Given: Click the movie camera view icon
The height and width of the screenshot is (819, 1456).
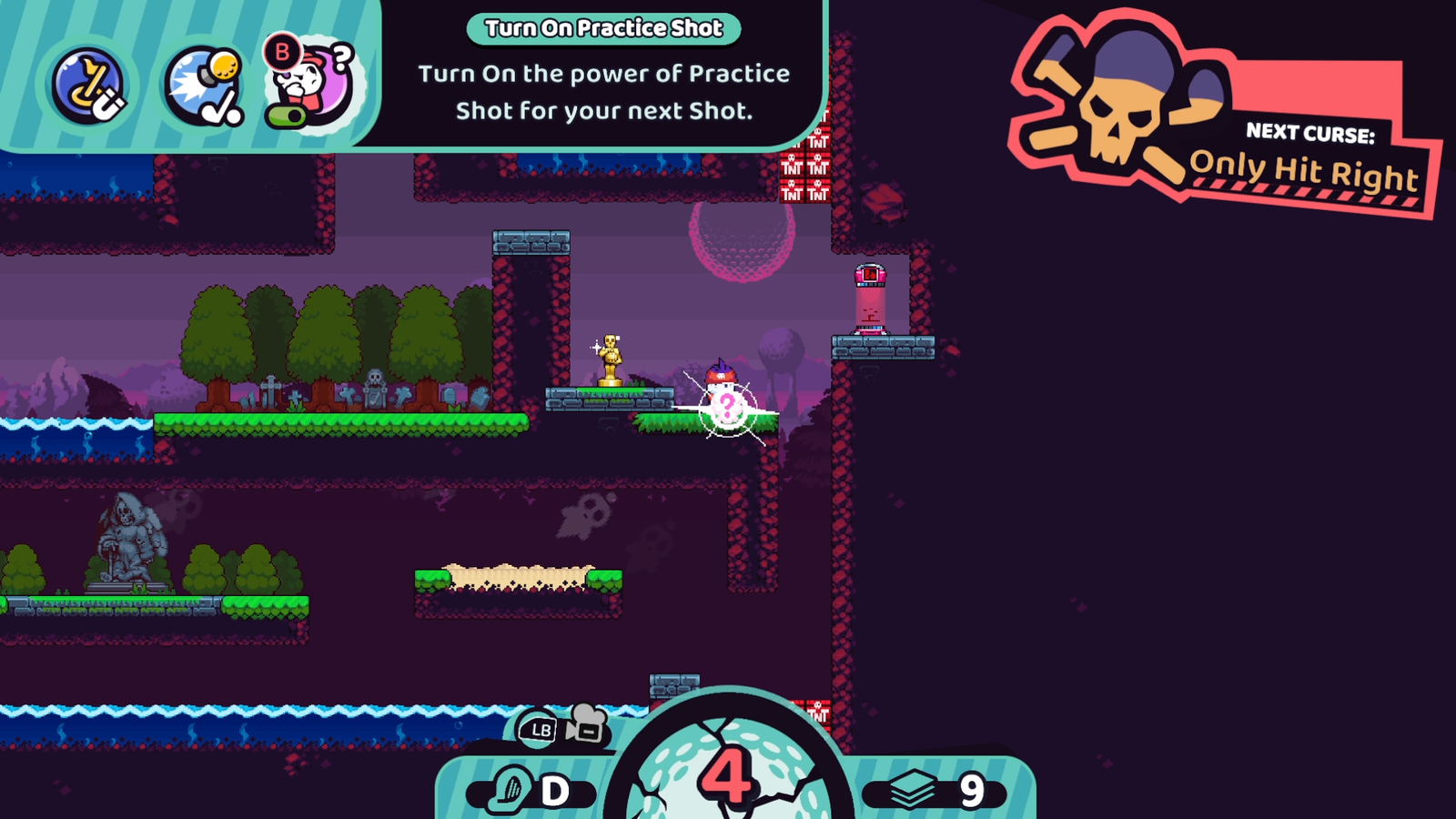Looking at the screenshot, I should tap(585, 724).
